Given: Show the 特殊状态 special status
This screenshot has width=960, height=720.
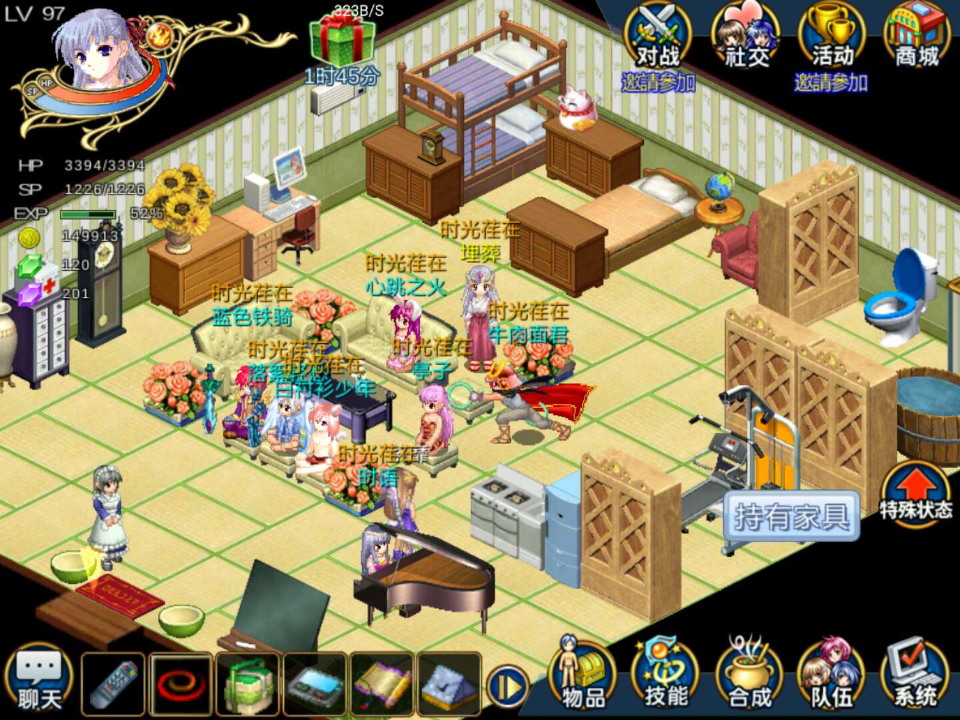Looking at the screenshot, I should (916, 492).
